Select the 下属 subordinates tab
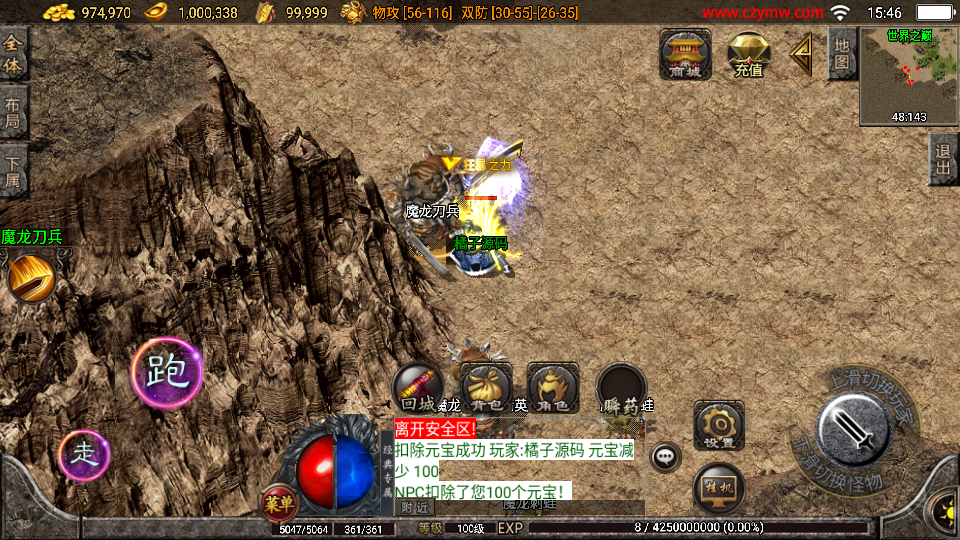 [x=13, y=171]
